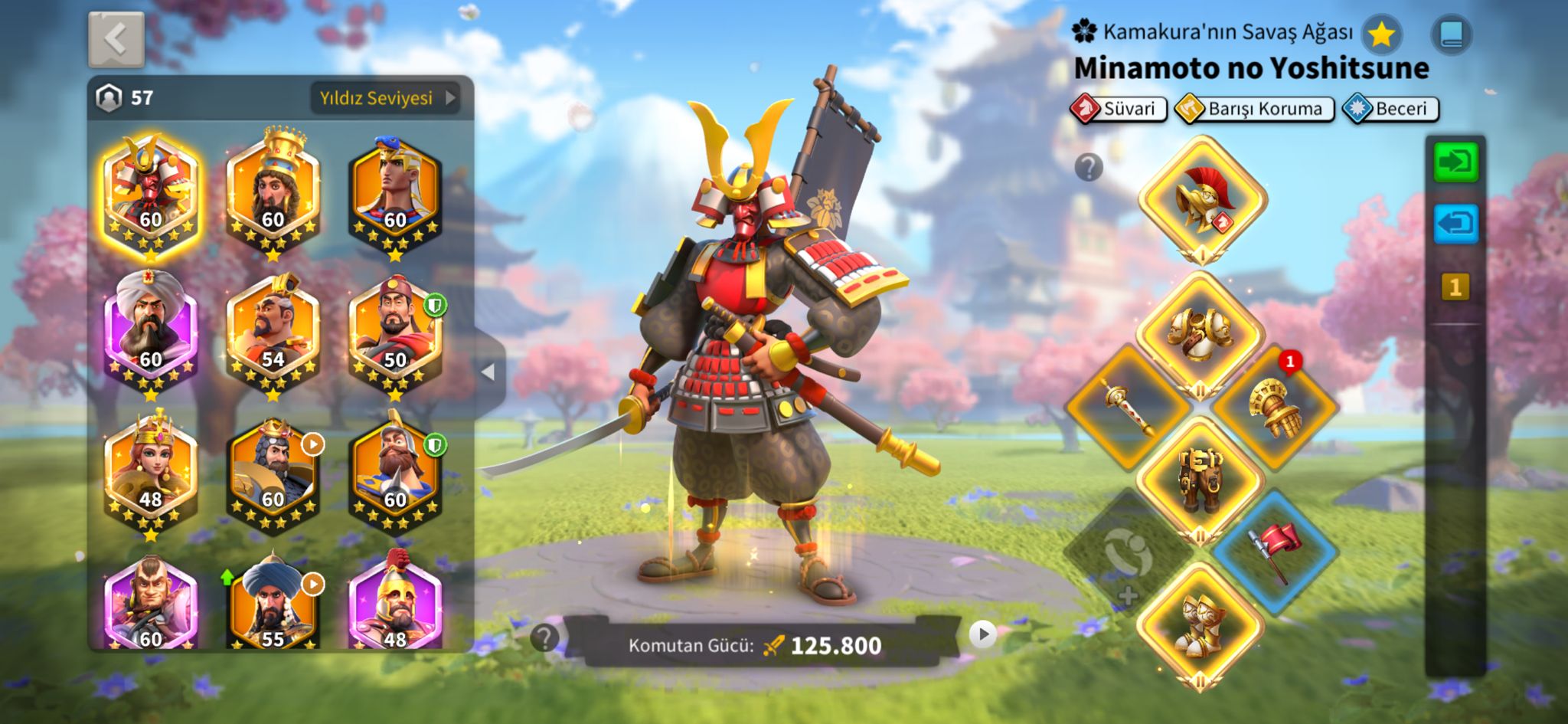The height and width of the screenshot is (724, 1568).
Task: Open the commander power help question mark
Action: tap(544, 637)
